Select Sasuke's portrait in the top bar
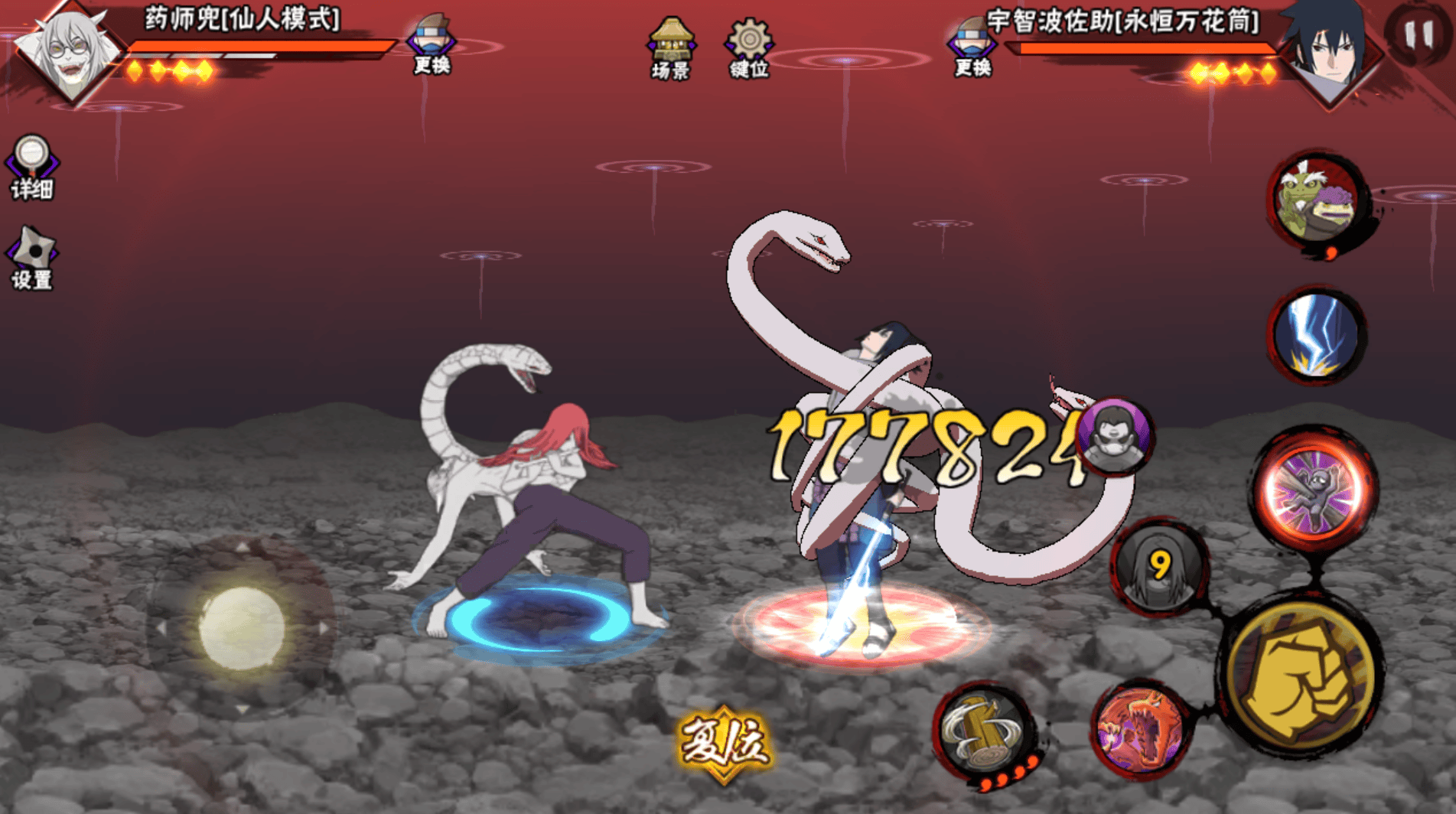 click(x=1330, y=50)
